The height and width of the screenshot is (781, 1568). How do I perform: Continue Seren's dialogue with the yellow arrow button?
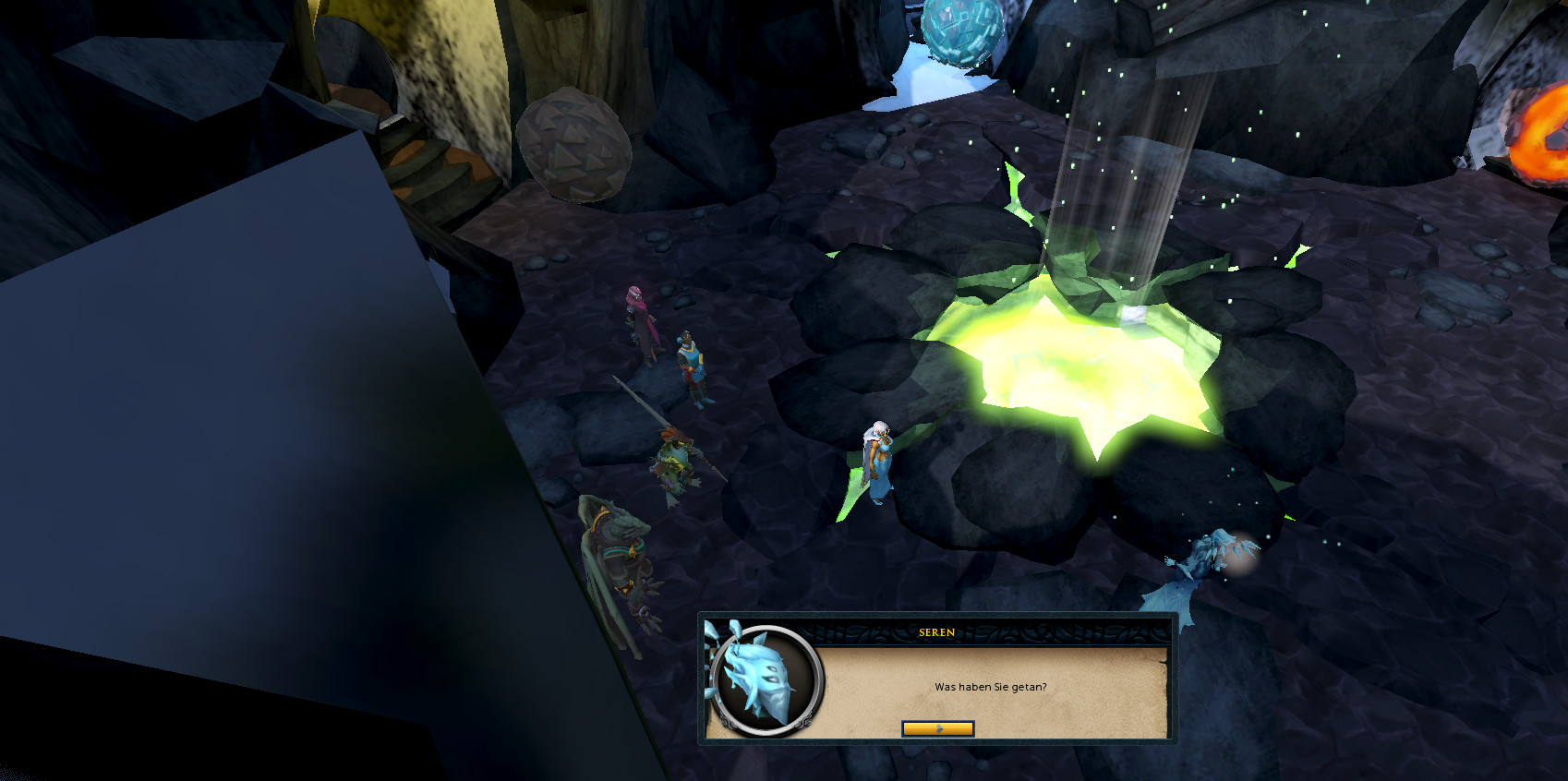tap(937, 729)
